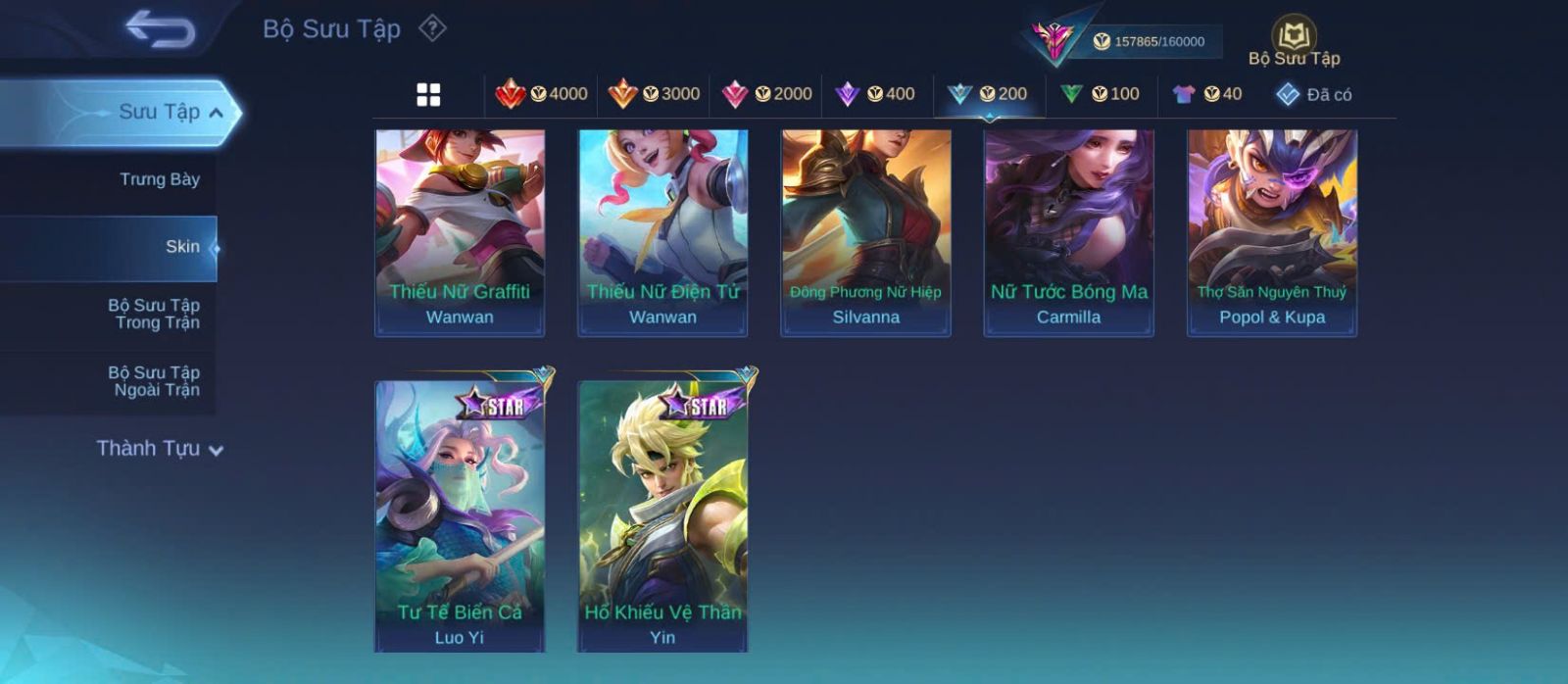Filter owned skins with Đã có
This screenshot has width=1568, height=684.
[x=1313, y=94]
